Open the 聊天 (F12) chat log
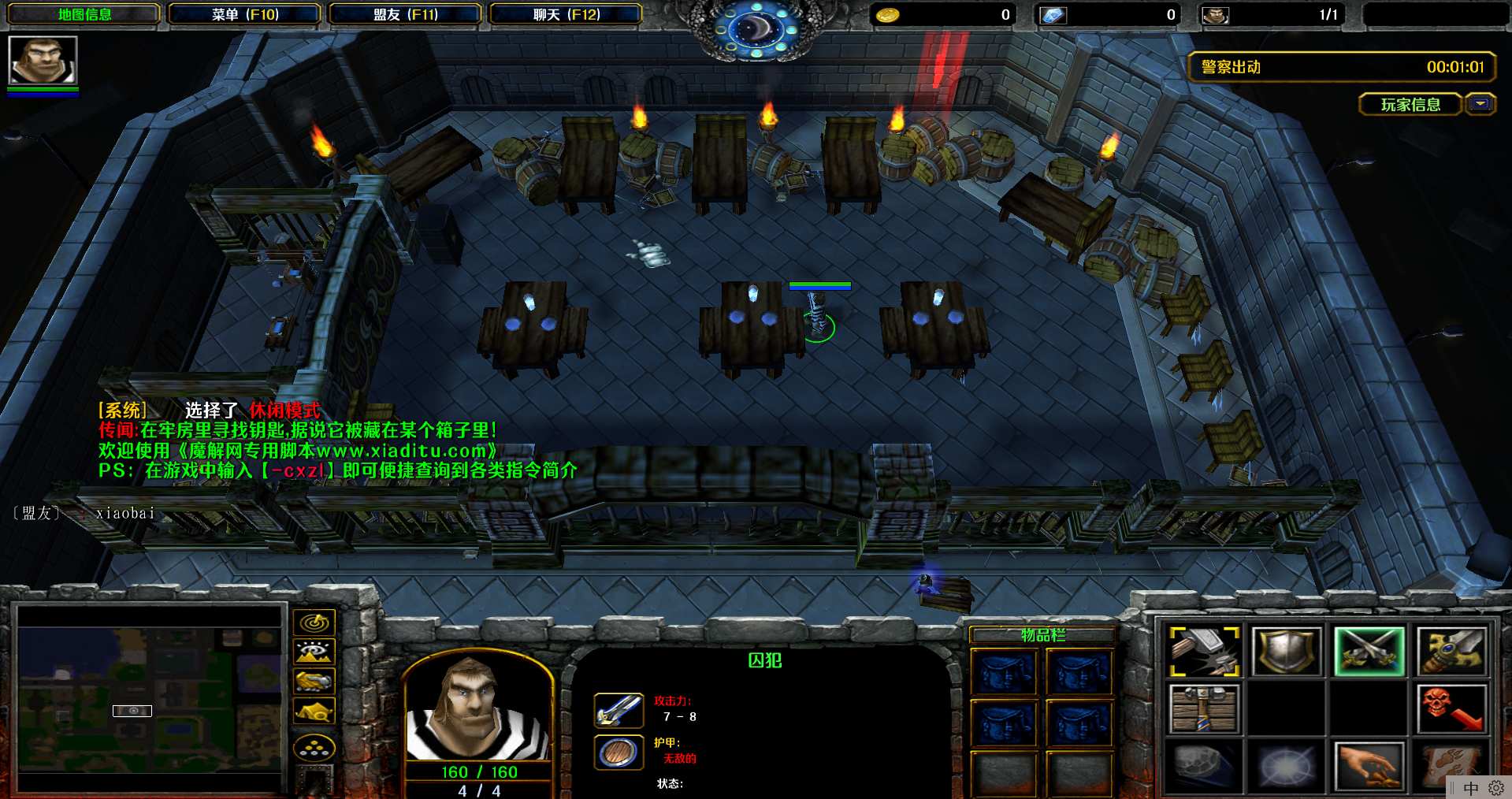Screen dimensions: 1512x799 pyautogui.click(x=566, y=14)
